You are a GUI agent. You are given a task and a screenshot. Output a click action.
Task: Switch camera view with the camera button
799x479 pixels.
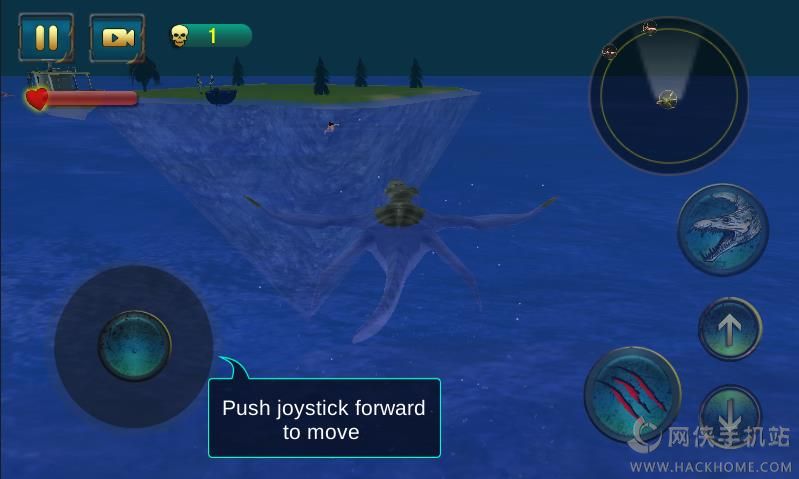[117, 37]
